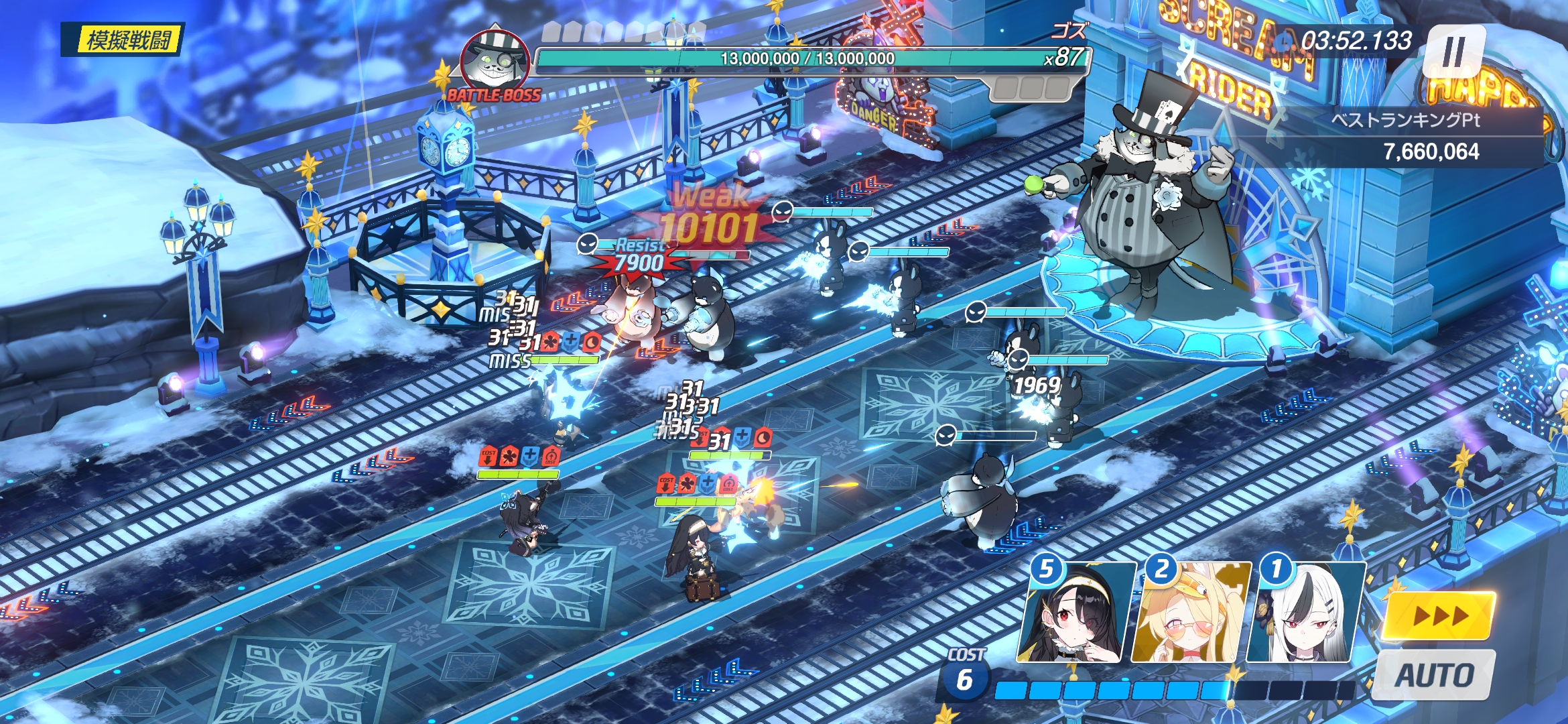This screenshot has height=724, width=1568.
Task: Select the blonde student's cost 2 skill card
Action: 1191,613
